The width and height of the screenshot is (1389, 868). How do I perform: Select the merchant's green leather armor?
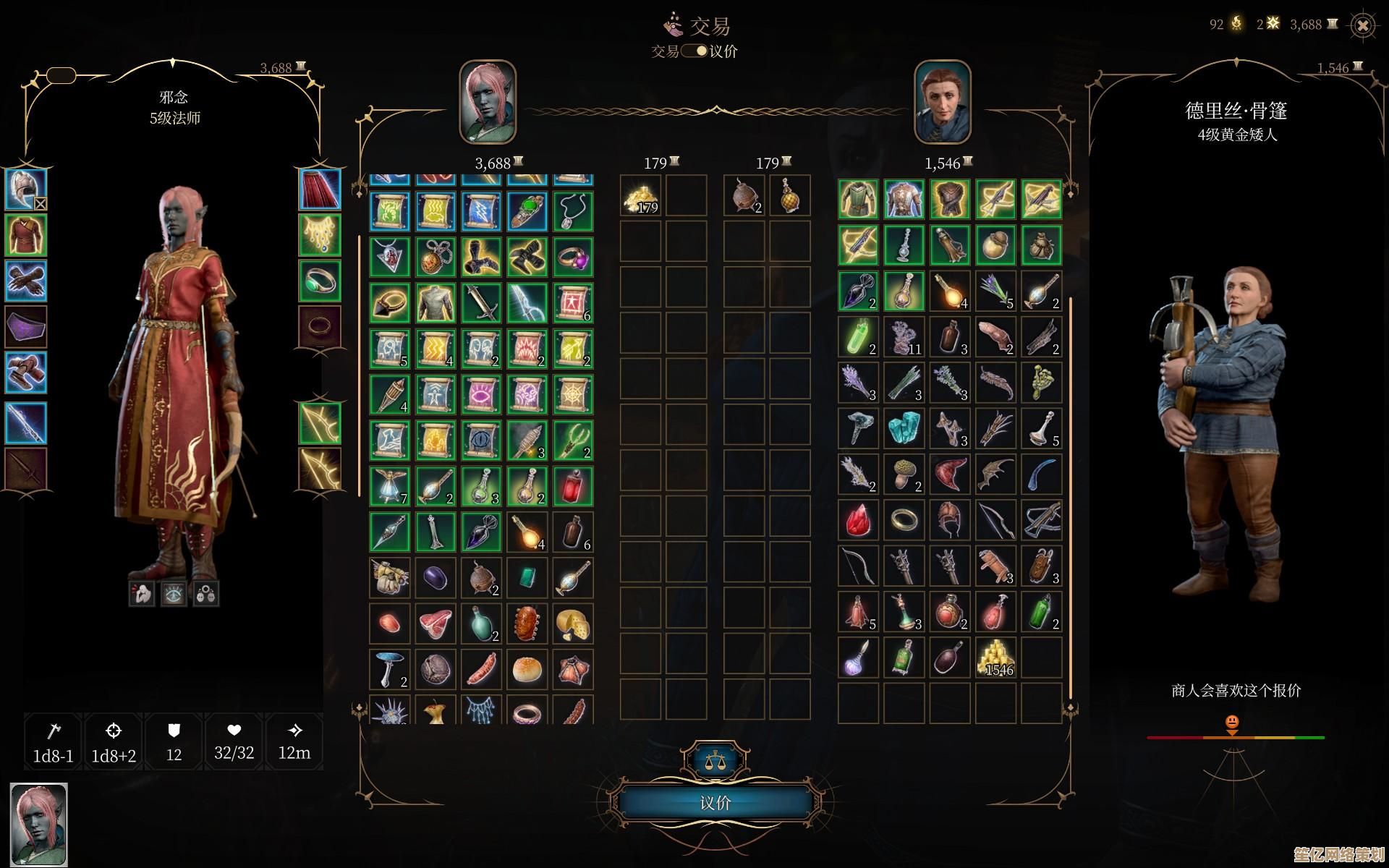858,199
